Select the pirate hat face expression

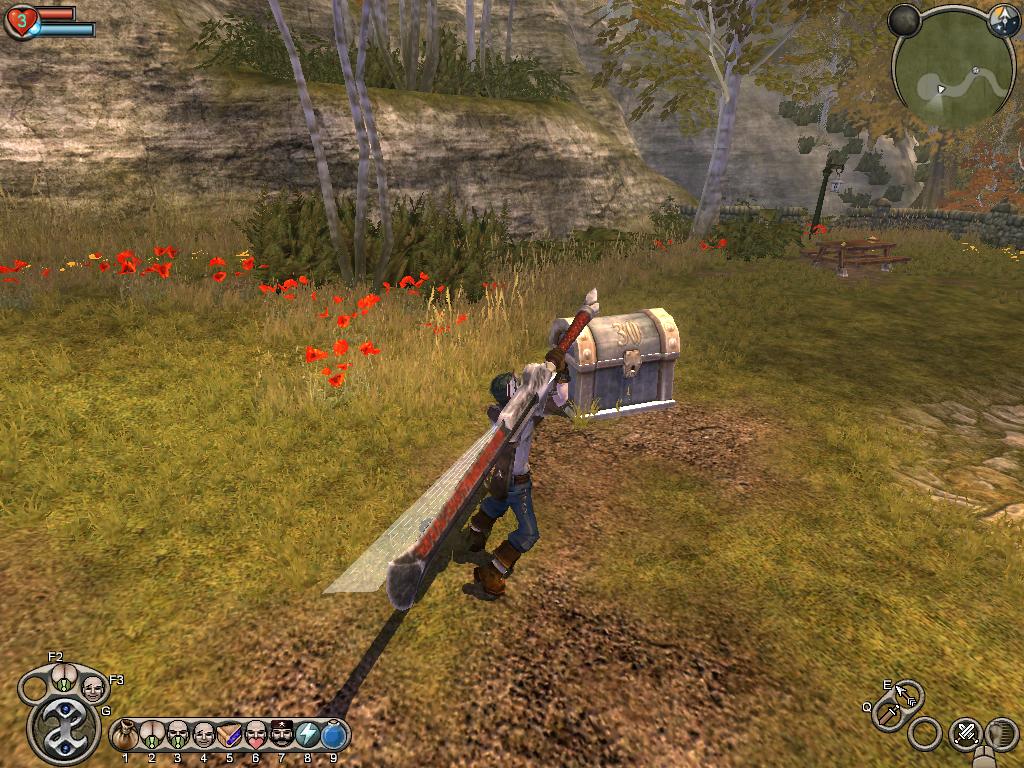tap(282, 735)
